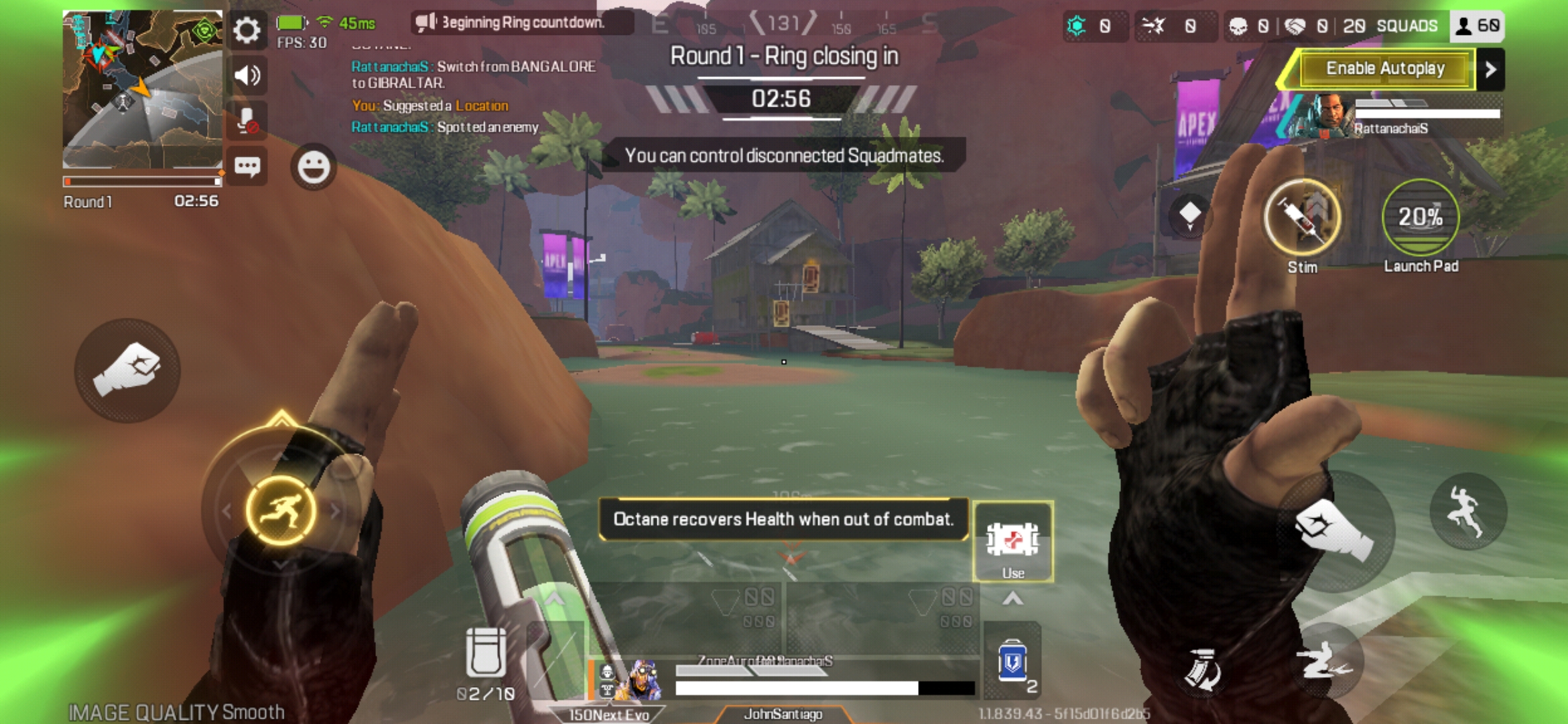Image resolution: width=1568 pixels, height=724 pixels.
Task: Toggle the sound volume speaker
Action: pyautogui.click(x=248, y=75)
